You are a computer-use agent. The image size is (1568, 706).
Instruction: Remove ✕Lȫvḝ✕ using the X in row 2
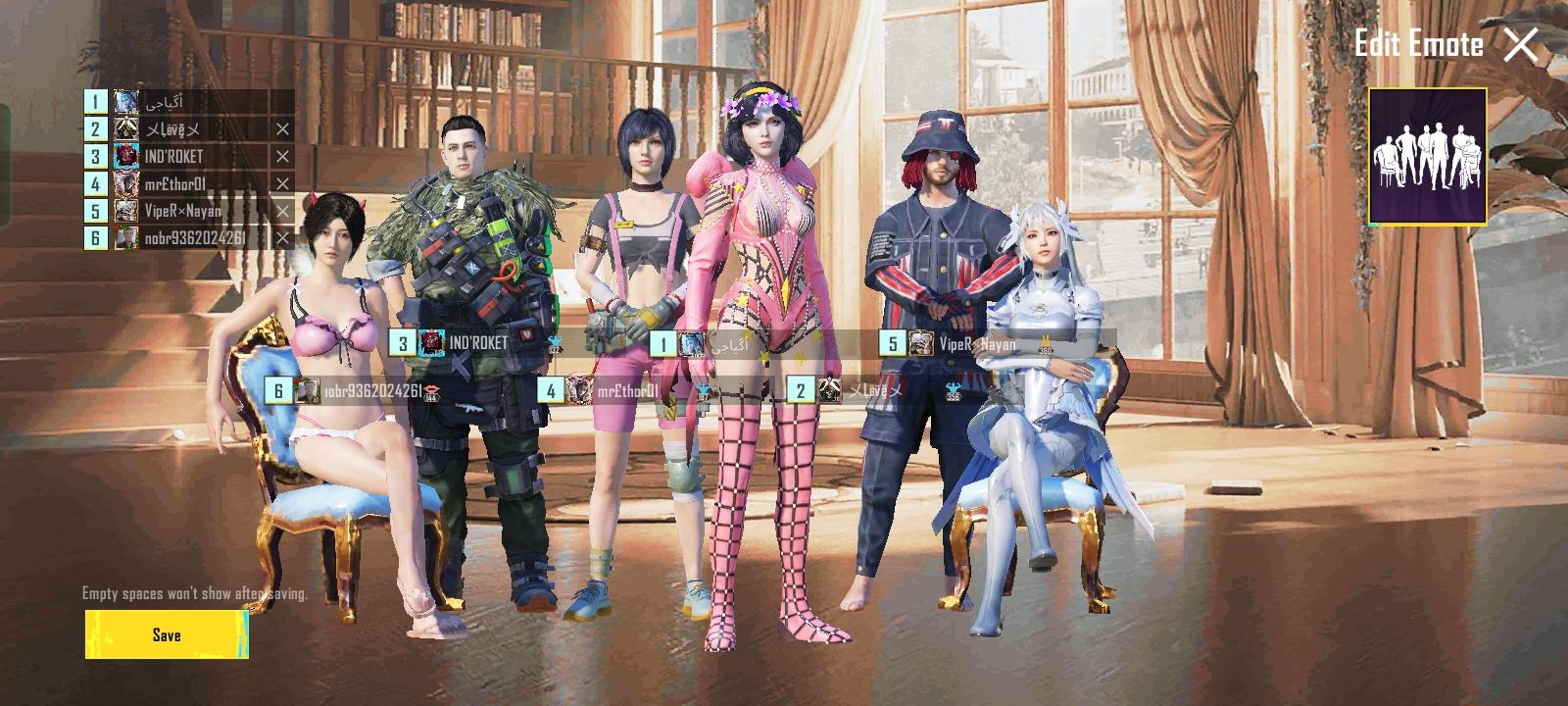(284, 126)
